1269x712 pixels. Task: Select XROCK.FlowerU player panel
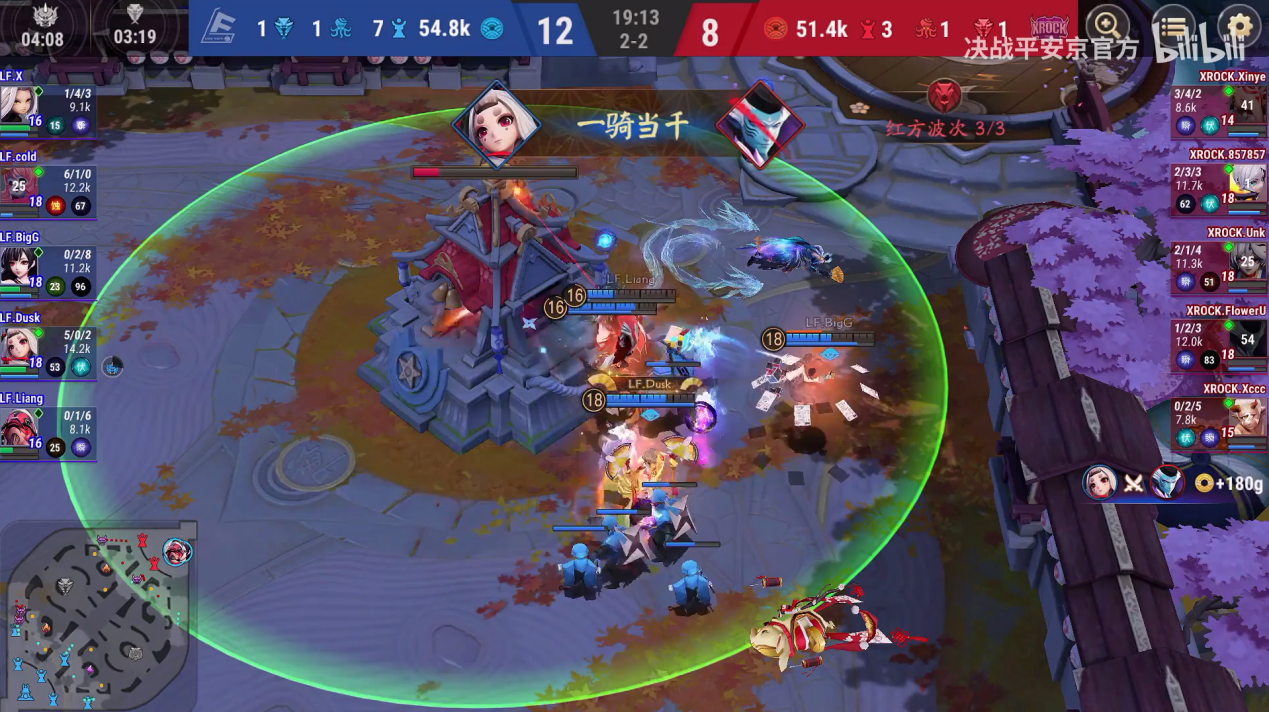pos(1220,346)
